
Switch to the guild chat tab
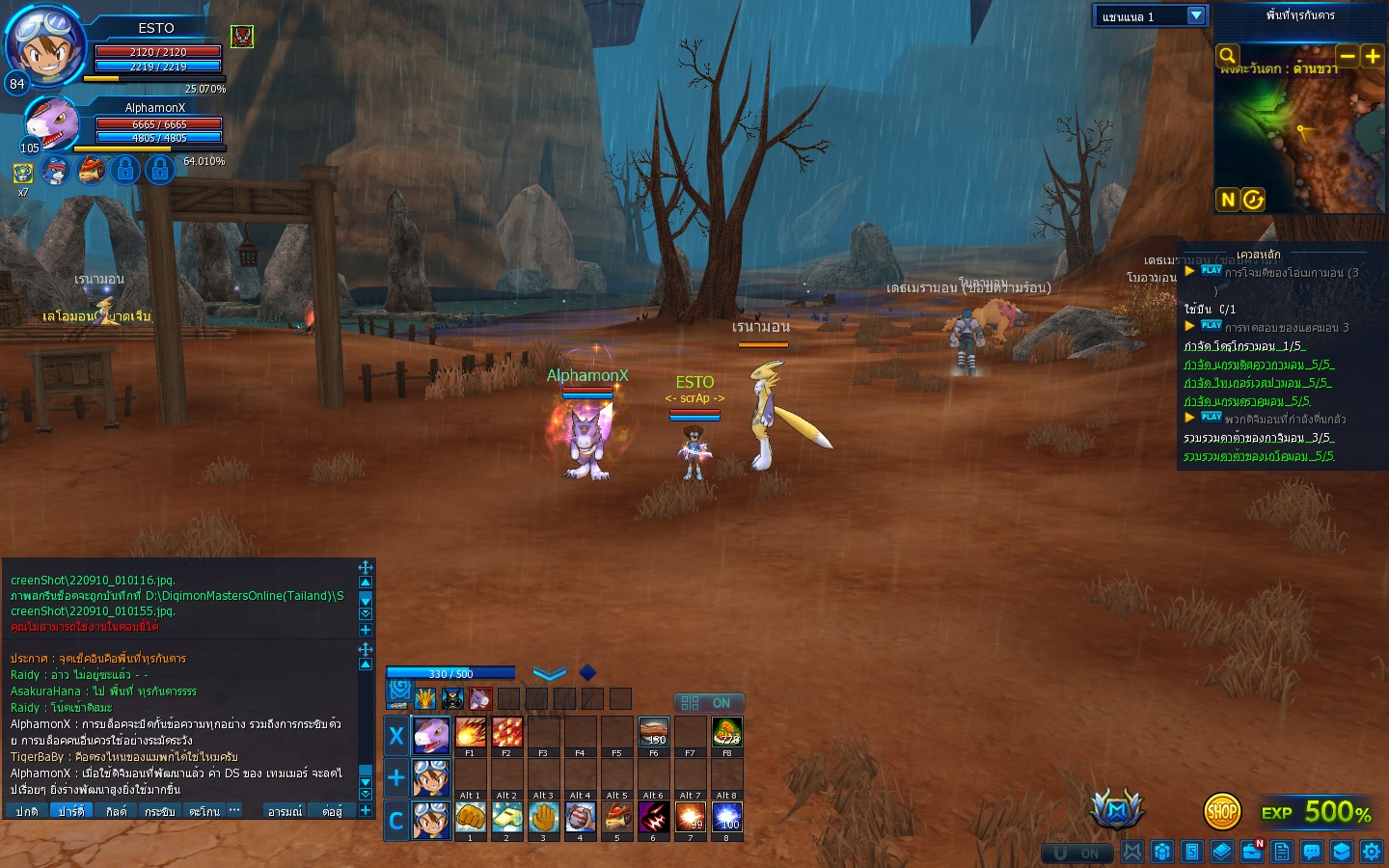(116, 811)
